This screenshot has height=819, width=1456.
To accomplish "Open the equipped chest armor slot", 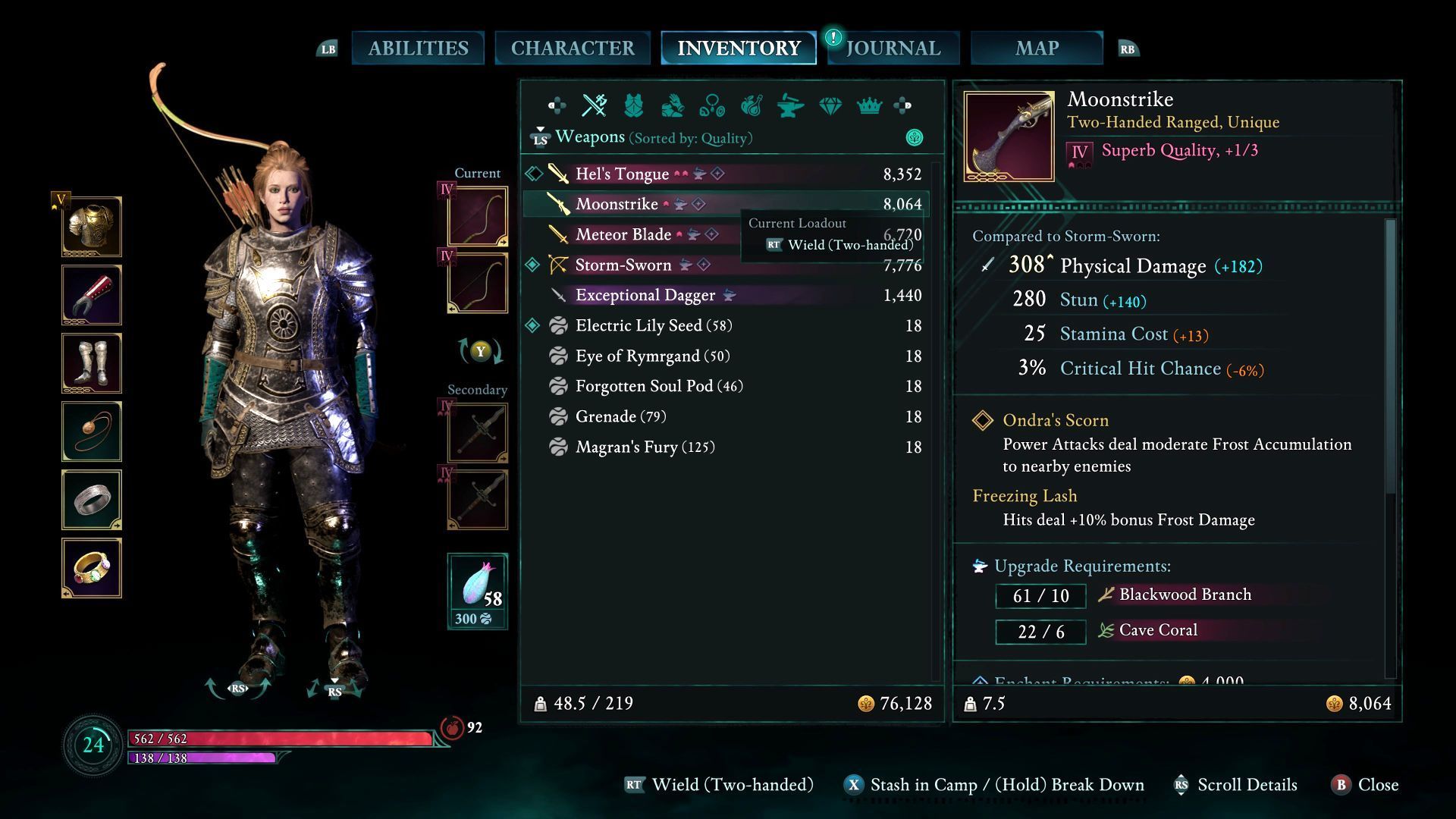I will pos(92,227).
